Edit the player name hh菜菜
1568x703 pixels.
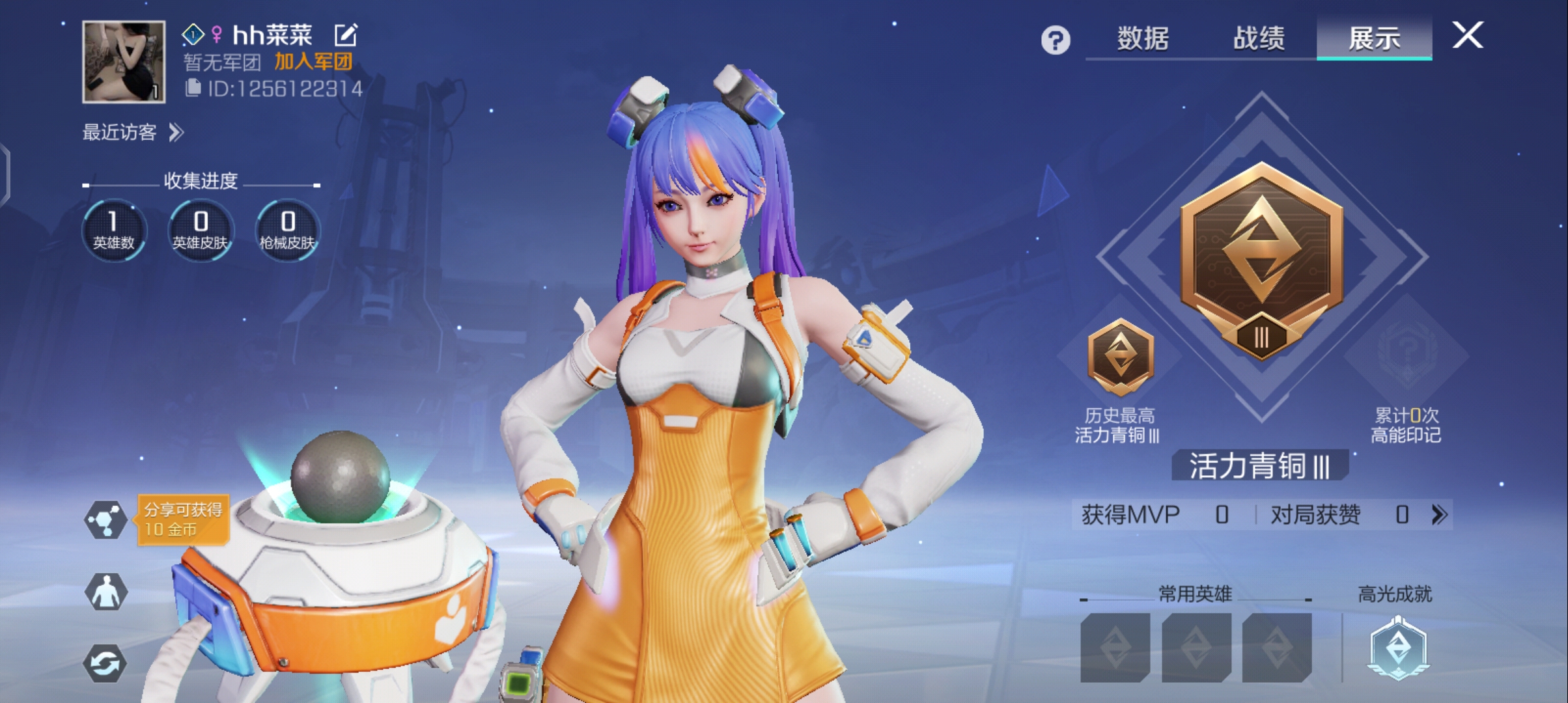pos(346,35)
